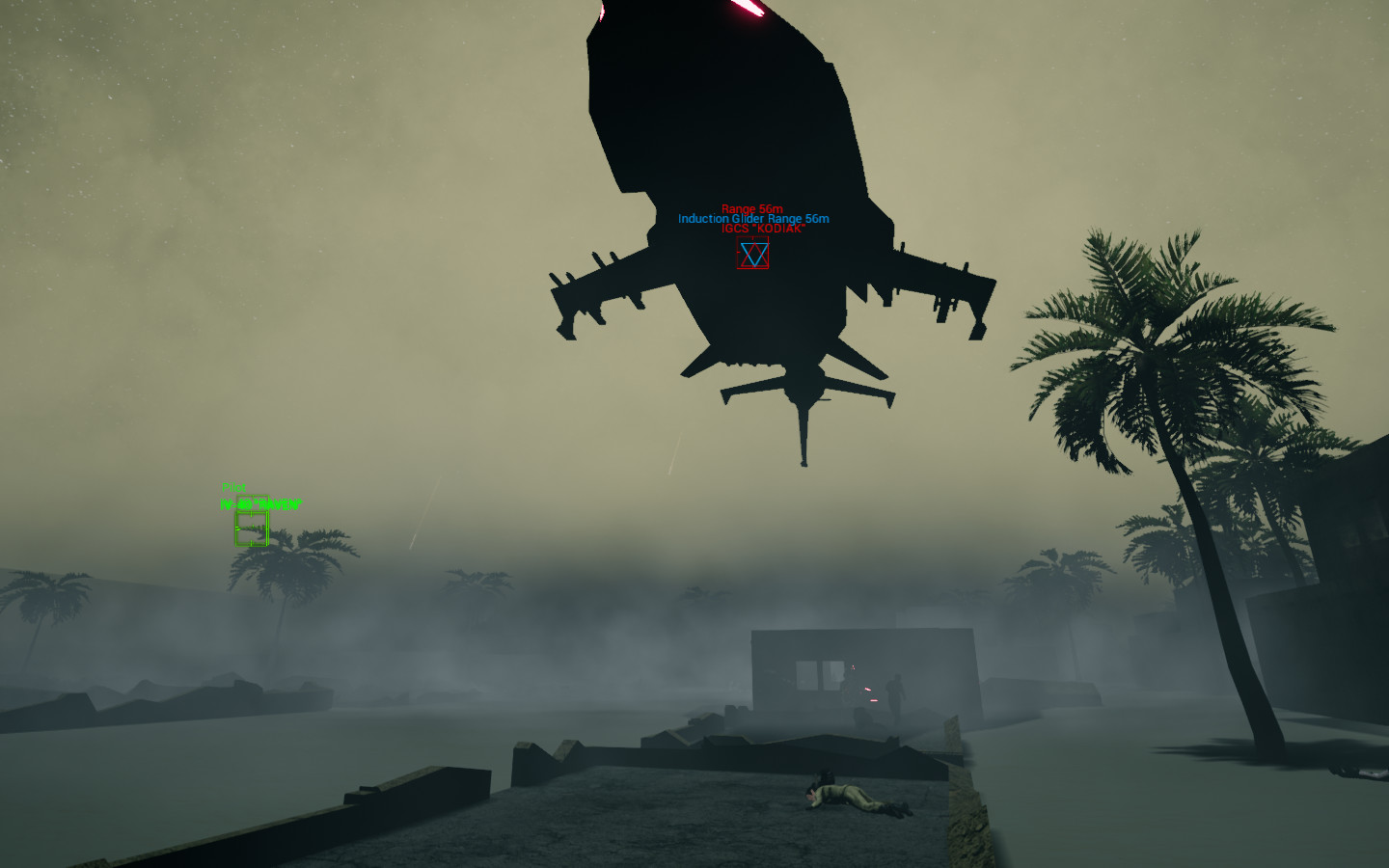This screenshot has width=1389, height=868.
Task: Select the green Pilot label text
Action: (233, 486)
